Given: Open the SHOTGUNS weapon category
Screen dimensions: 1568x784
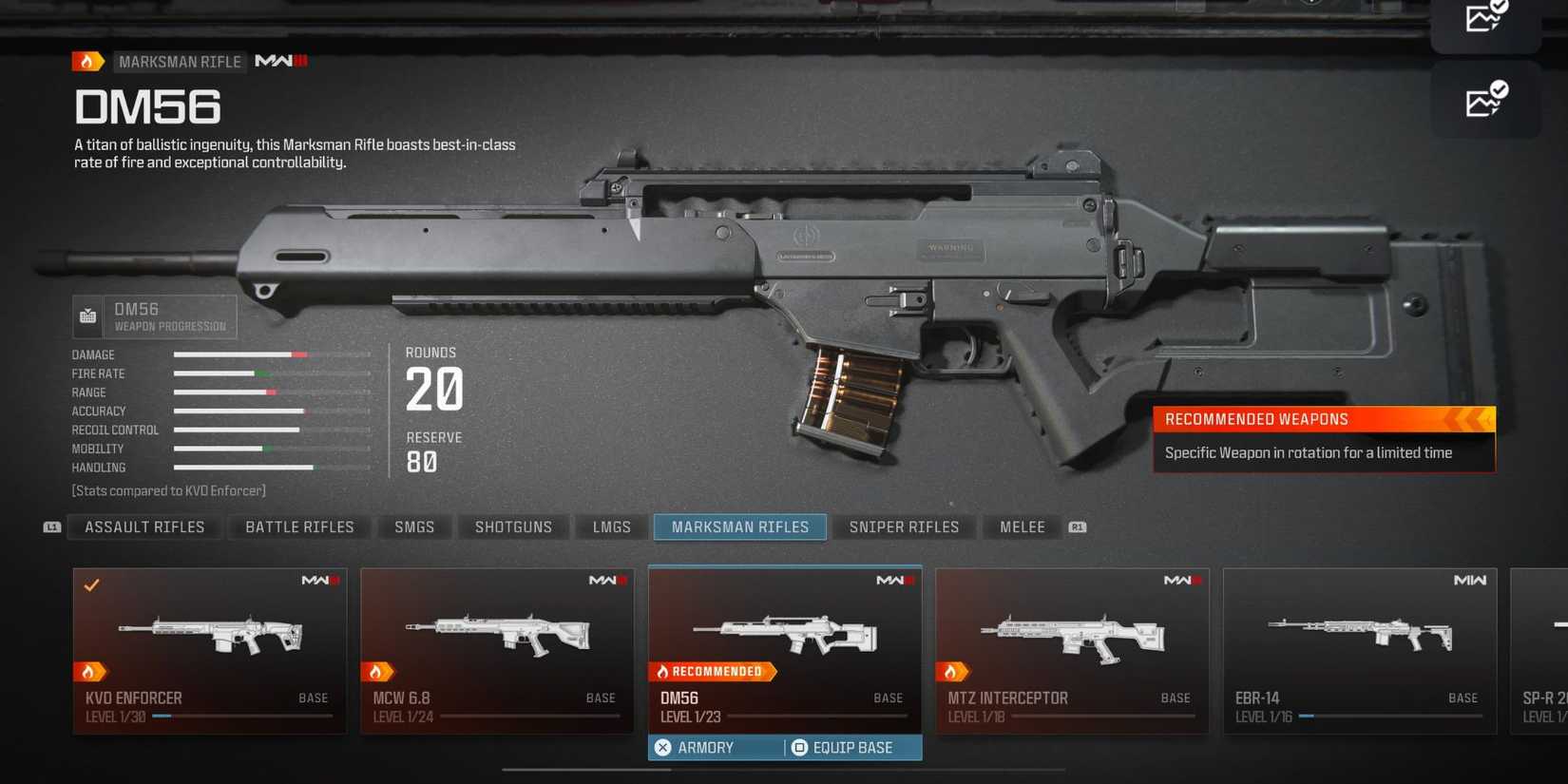Looking at the screenshot, I should click(513, 526).
